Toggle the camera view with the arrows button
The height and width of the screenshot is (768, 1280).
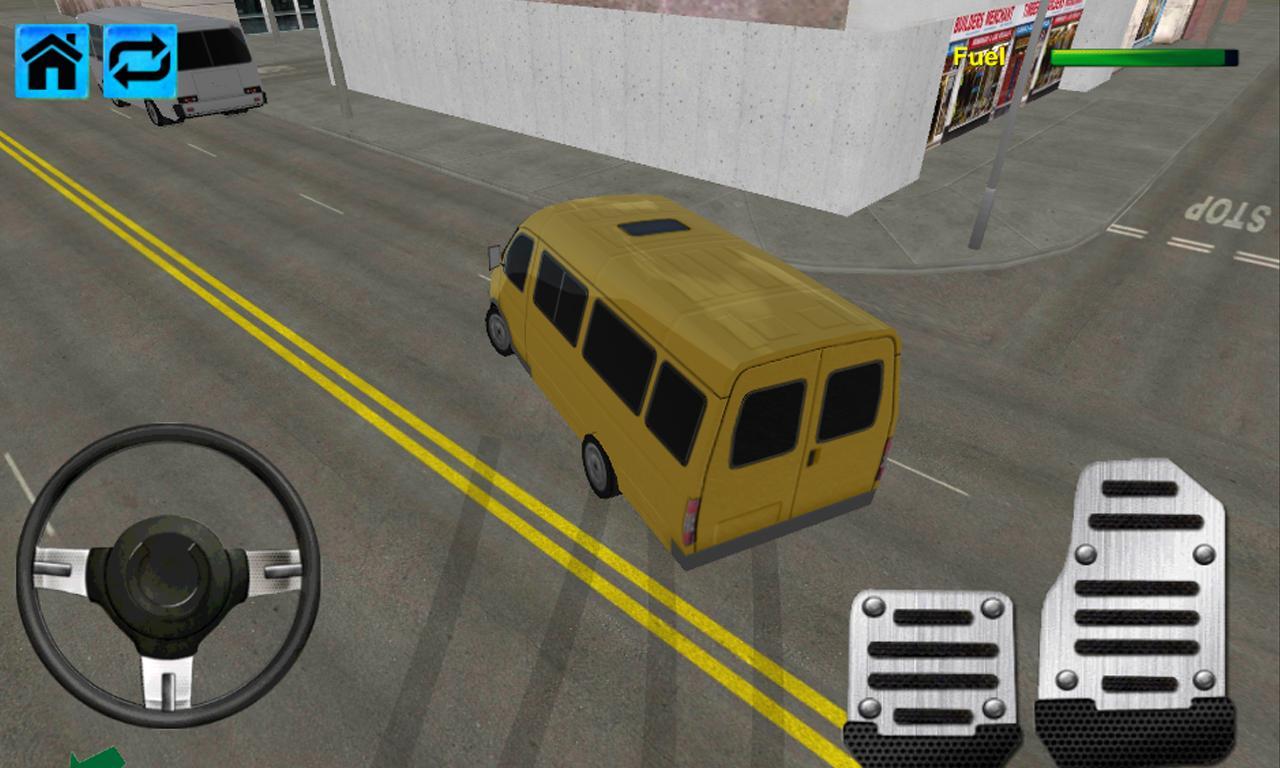(140, 62)
